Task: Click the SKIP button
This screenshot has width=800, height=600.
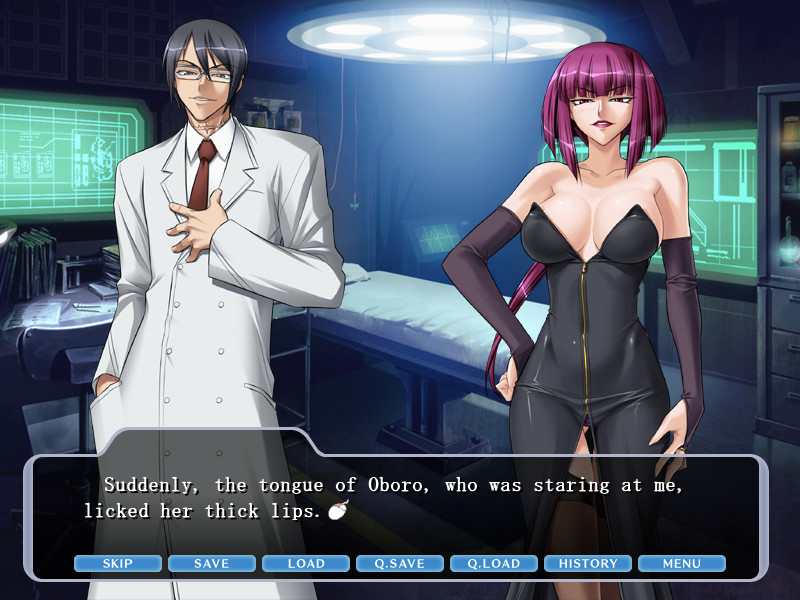Action: (x=118, y=563)
